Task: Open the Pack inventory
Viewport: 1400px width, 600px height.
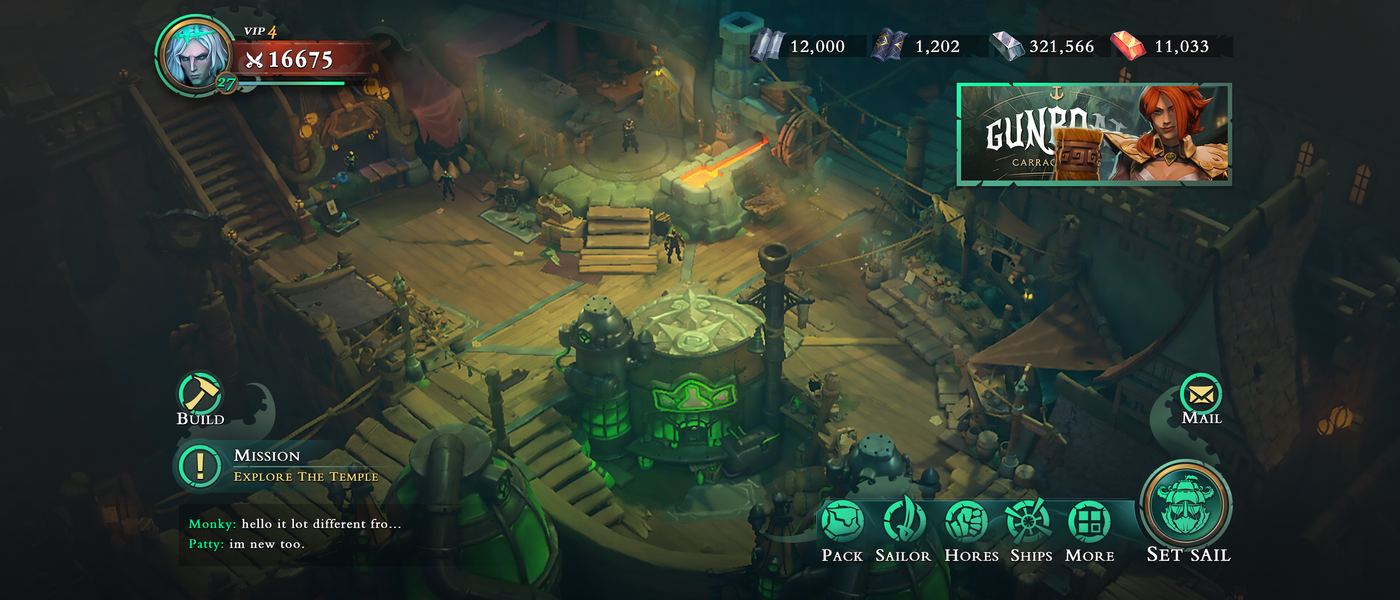Action: [842, 522]
